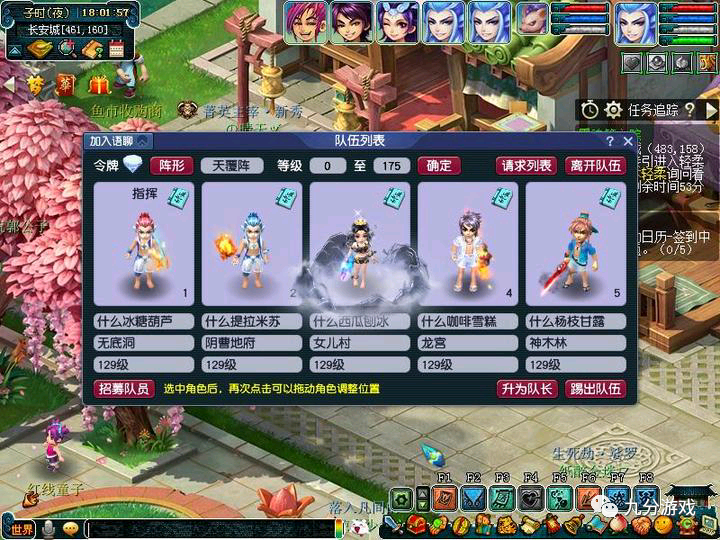Open the 请求列表 request list
The image size is (720, 540).
pos(526,166)
